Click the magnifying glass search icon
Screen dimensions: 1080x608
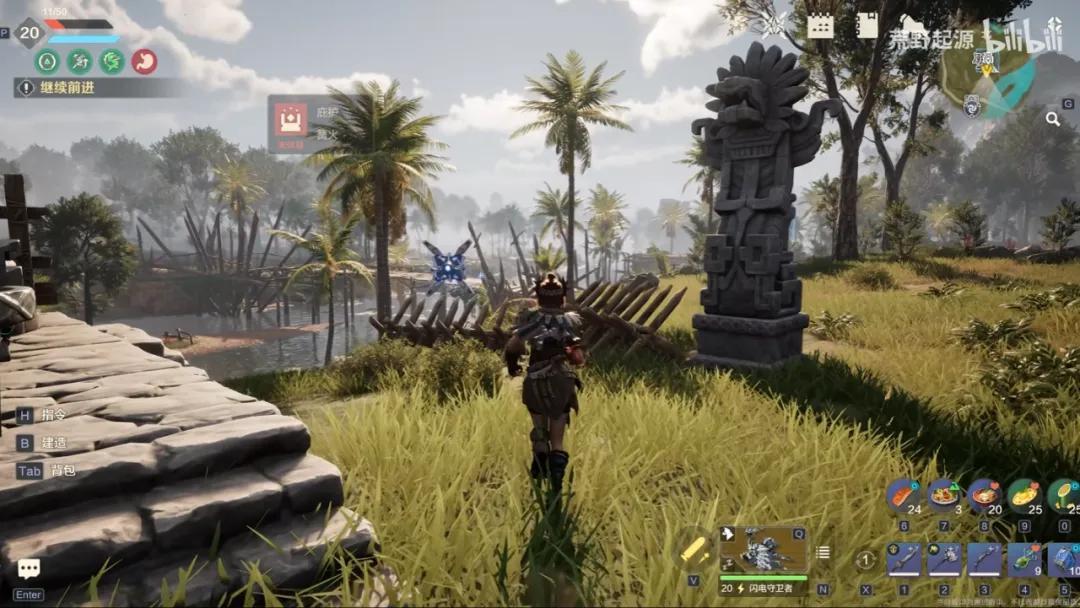pos(1053,119)
